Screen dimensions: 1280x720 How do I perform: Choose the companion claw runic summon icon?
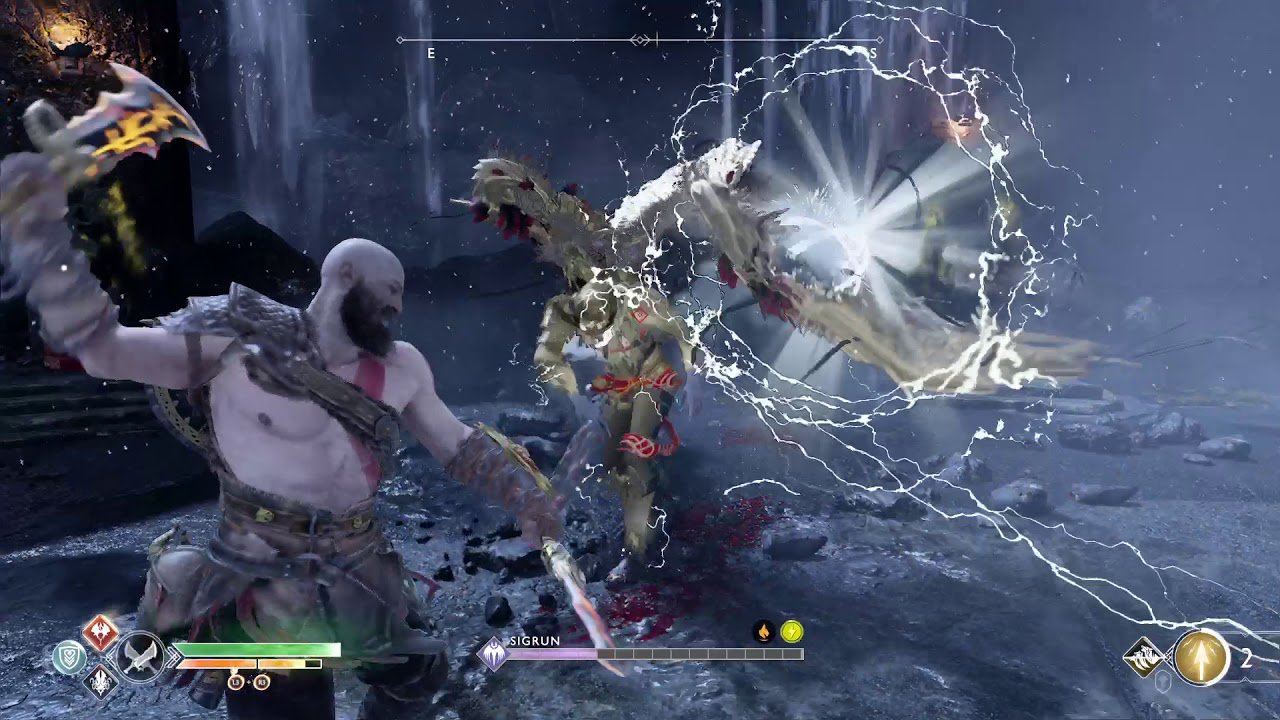pos(1143,657)
